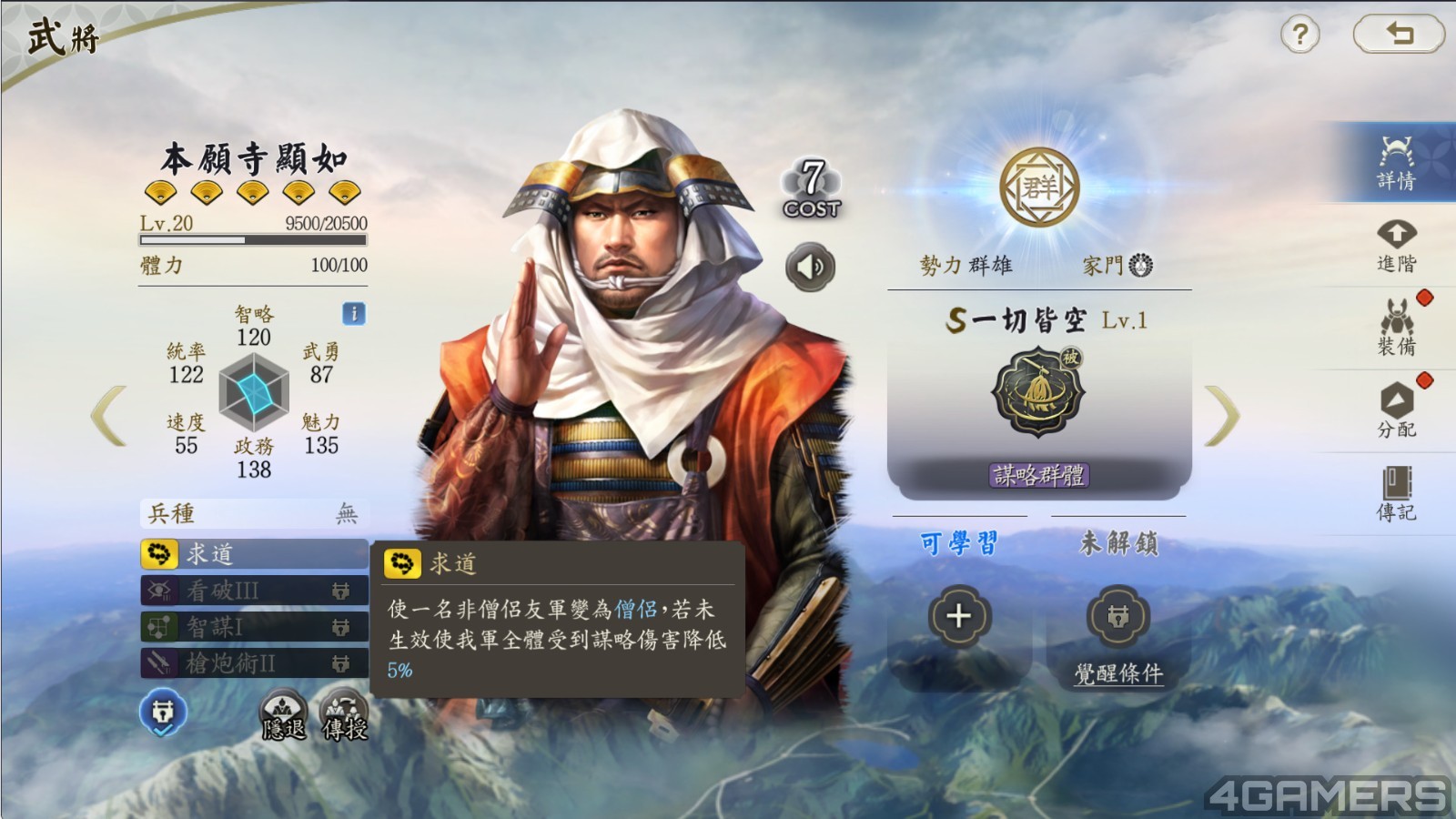Viewport: 1456px width, 819px height.
Task: Open the 一切皆空 tactic icon
Action: tap(1038, 393)
